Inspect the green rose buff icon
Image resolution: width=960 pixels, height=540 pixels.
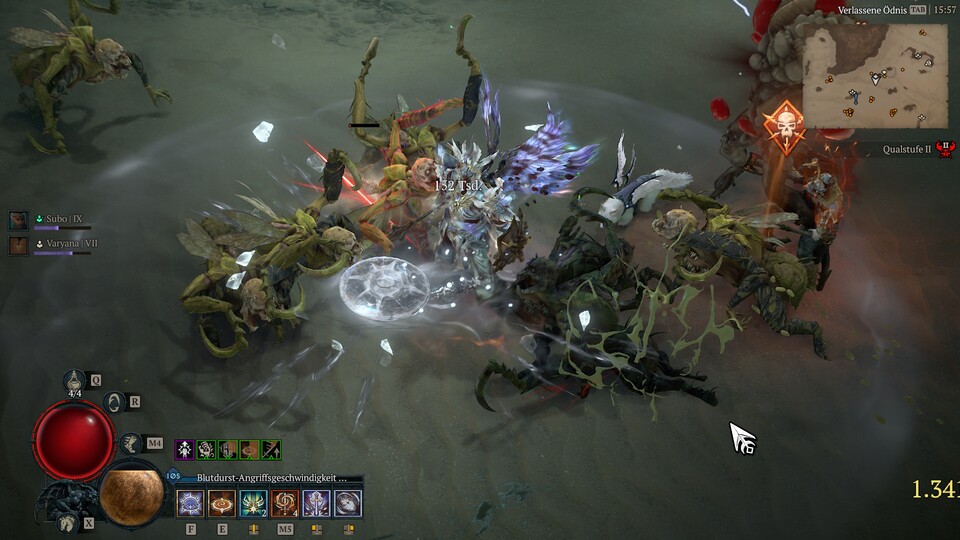tap(206, 450)
